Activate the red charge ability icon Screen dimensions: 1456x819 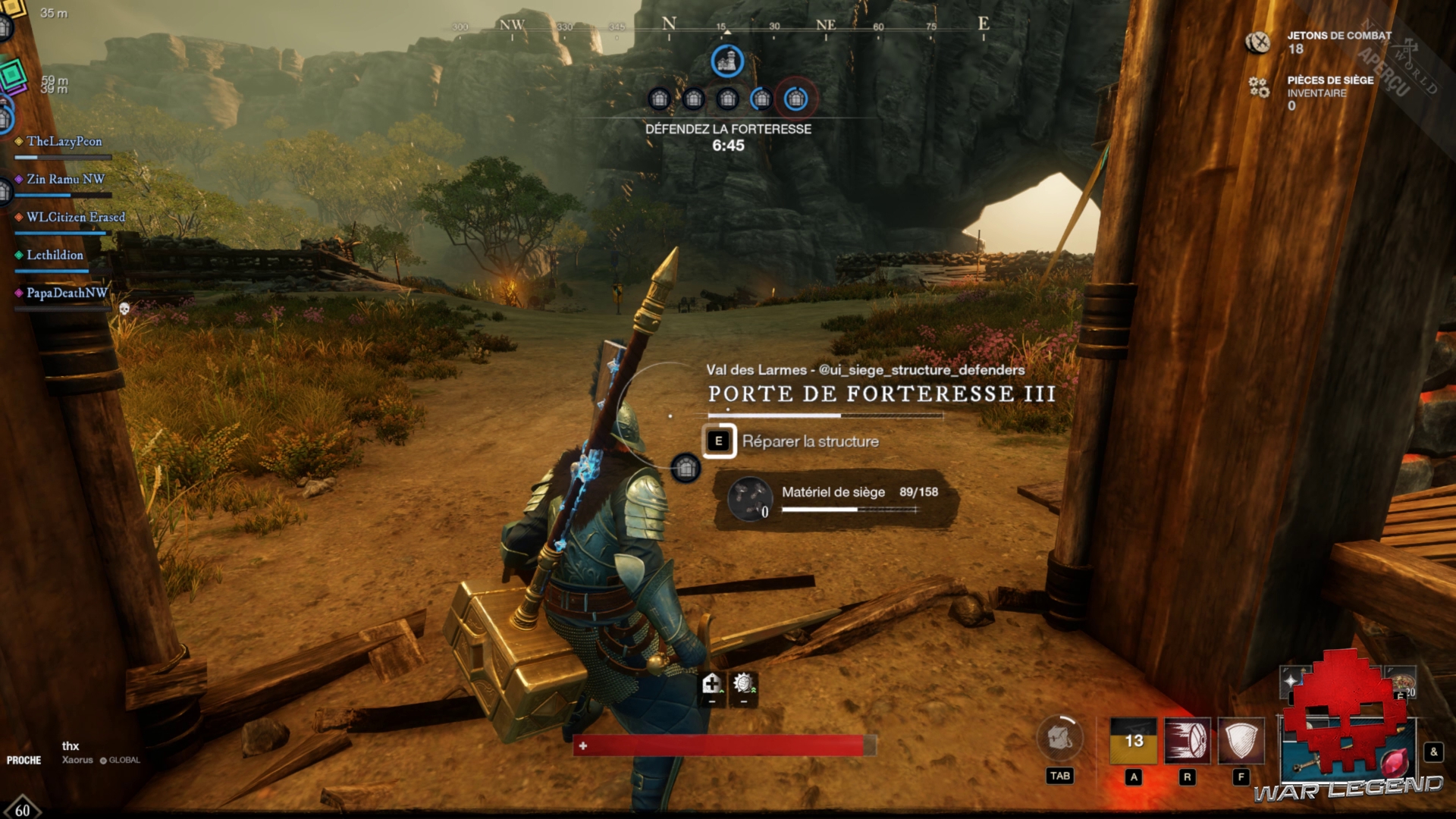pos(1188,740)
